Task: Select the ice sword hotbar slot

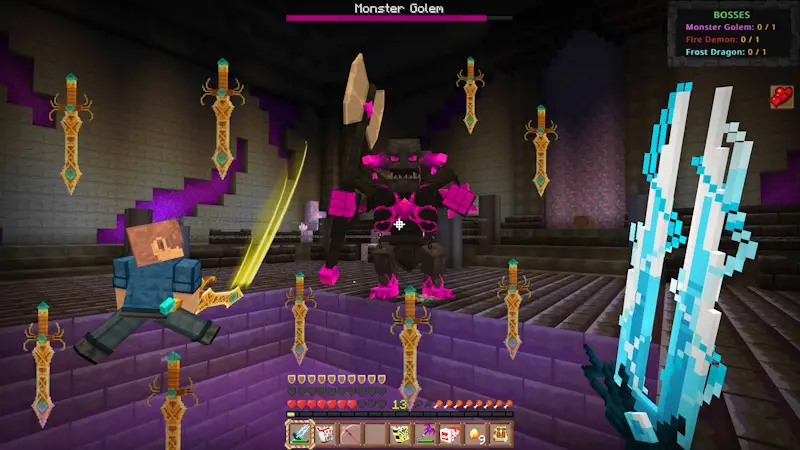Action: pyautogui.click(x=300, y=434)
